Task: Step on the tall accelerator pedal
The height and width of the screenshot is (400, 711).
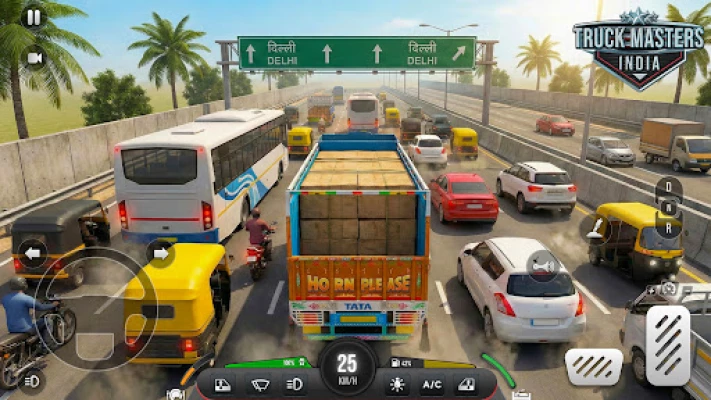Action: [668, 345]
